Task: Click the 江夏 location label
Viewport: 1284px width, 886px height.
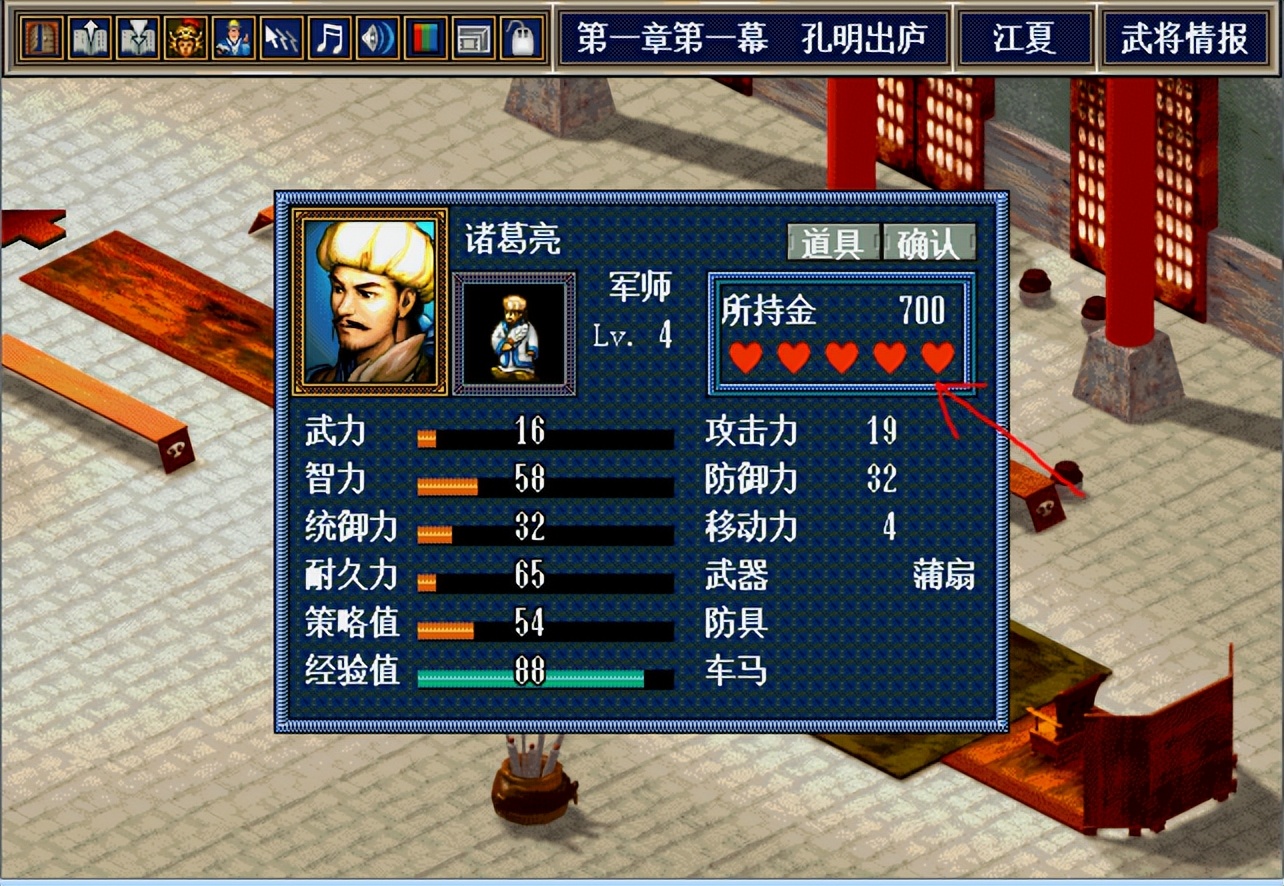Action: tap(1027, 38)
